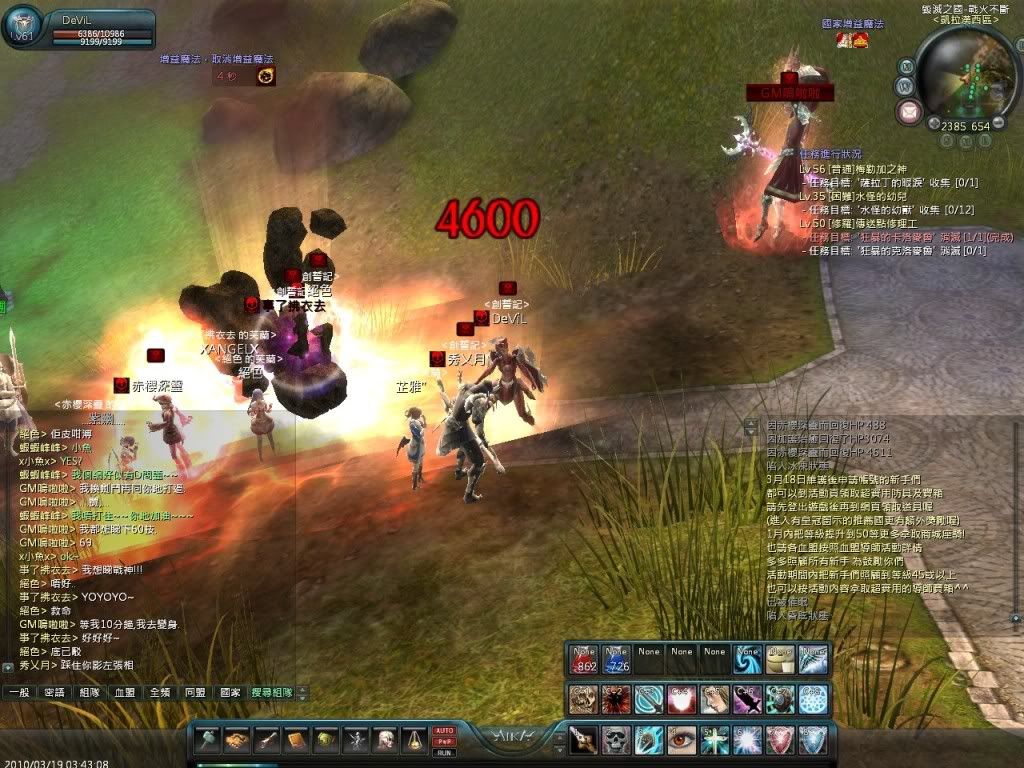Image resolution: width=1024 pixels, height=768 pixels.
Task: Toggle the RUN button
Action: coord(443,752)
